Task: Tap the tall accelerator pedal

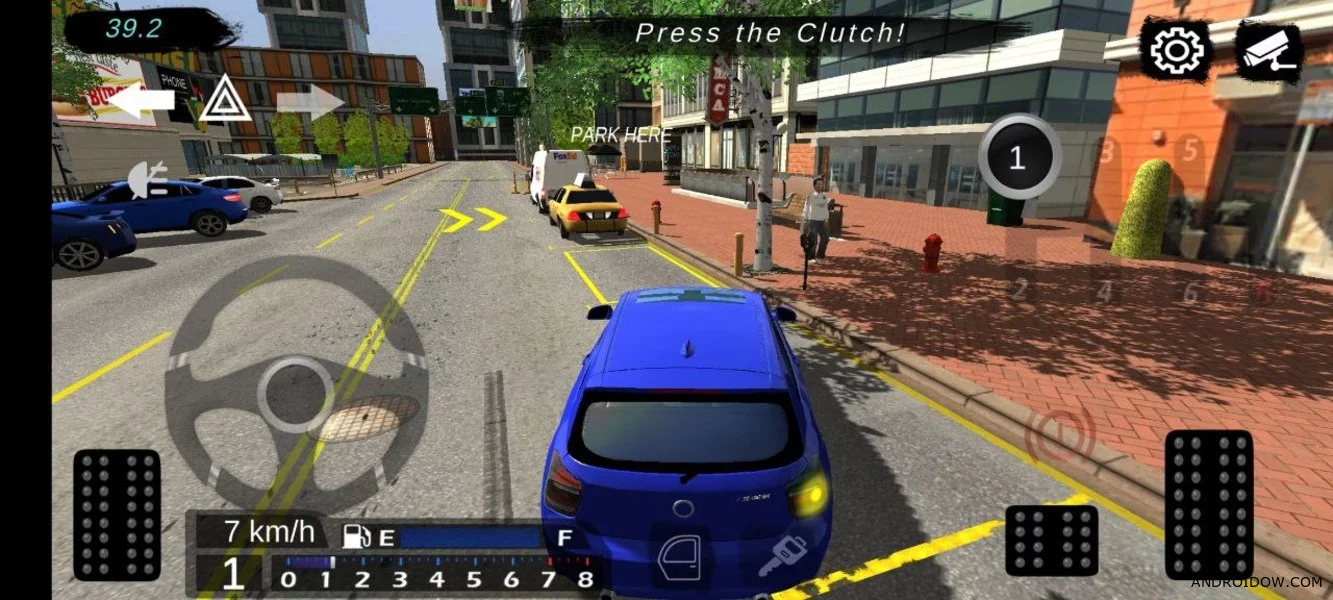Action: 1208,504
